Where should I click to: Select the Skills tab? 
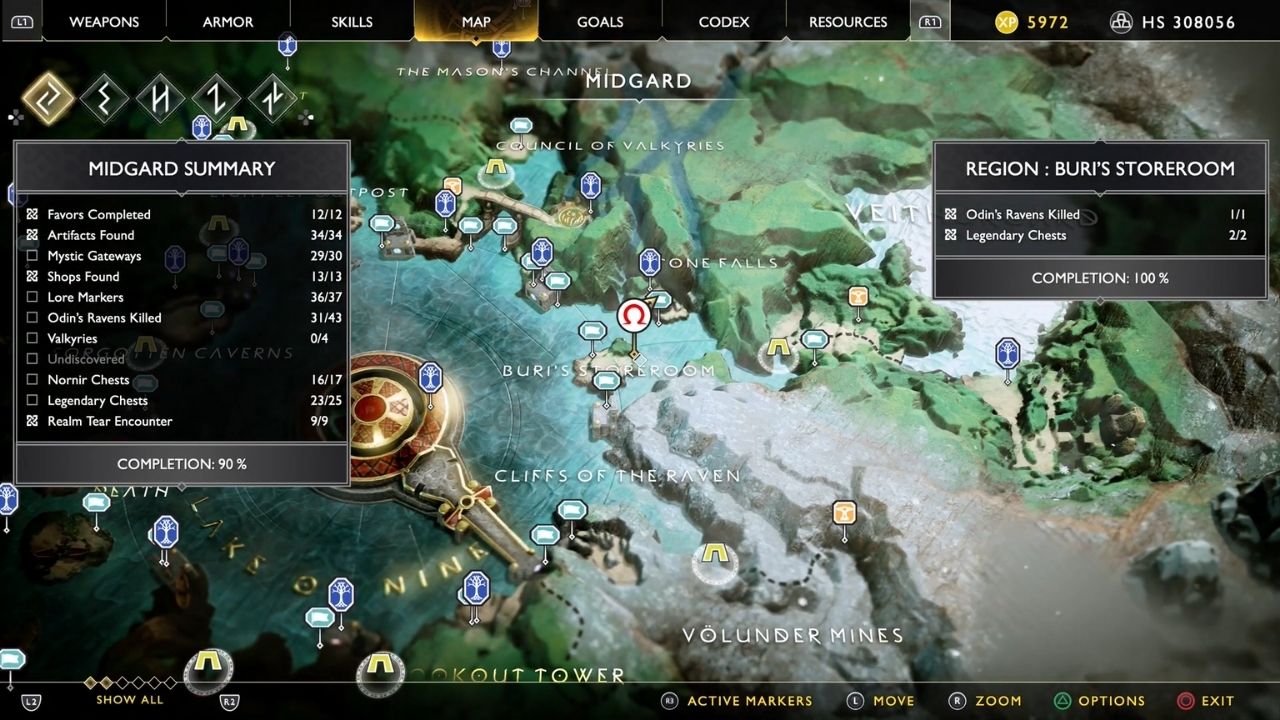351,22
